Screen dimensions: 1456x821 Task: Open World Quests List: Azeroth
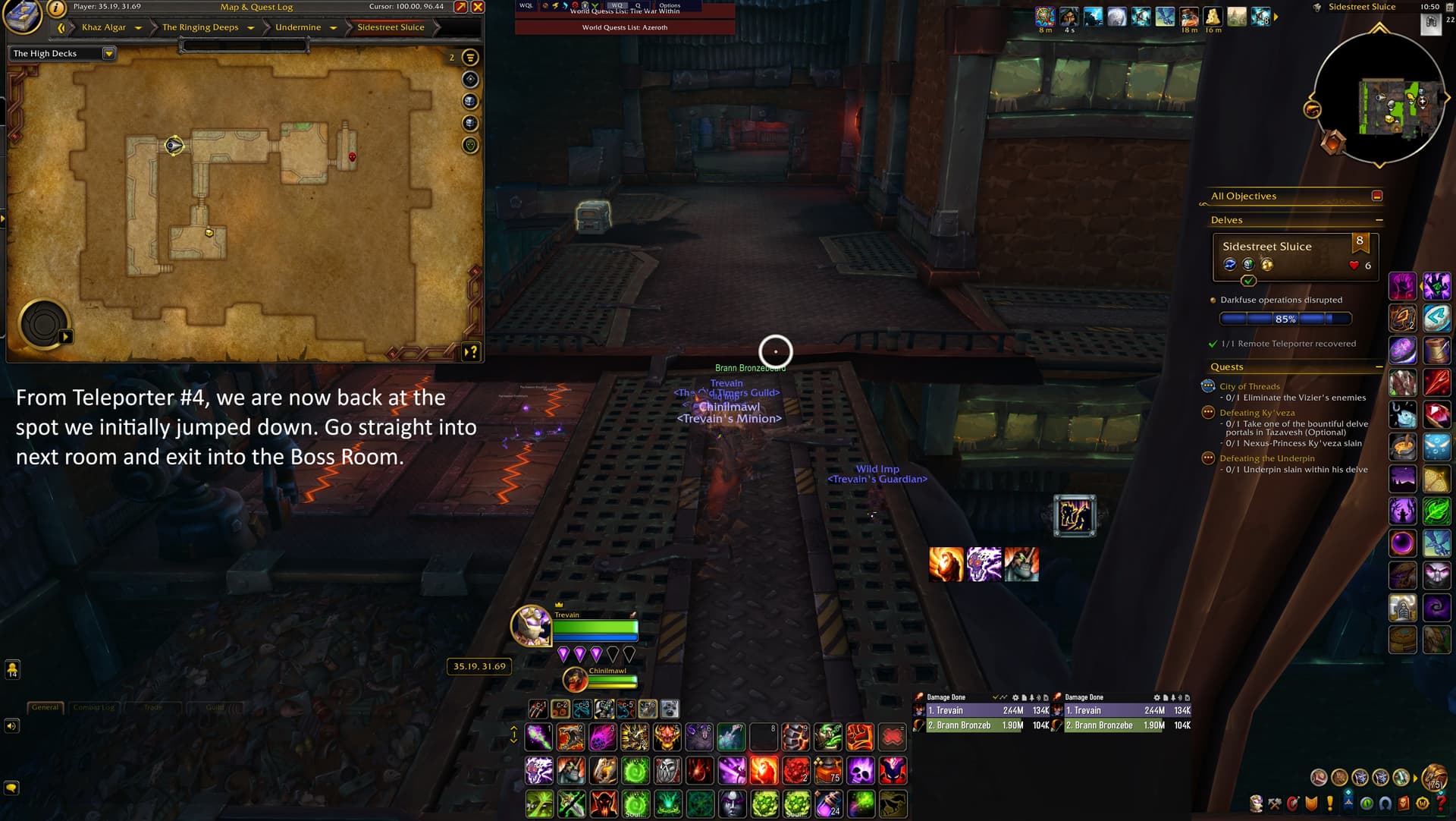(624, 27)
